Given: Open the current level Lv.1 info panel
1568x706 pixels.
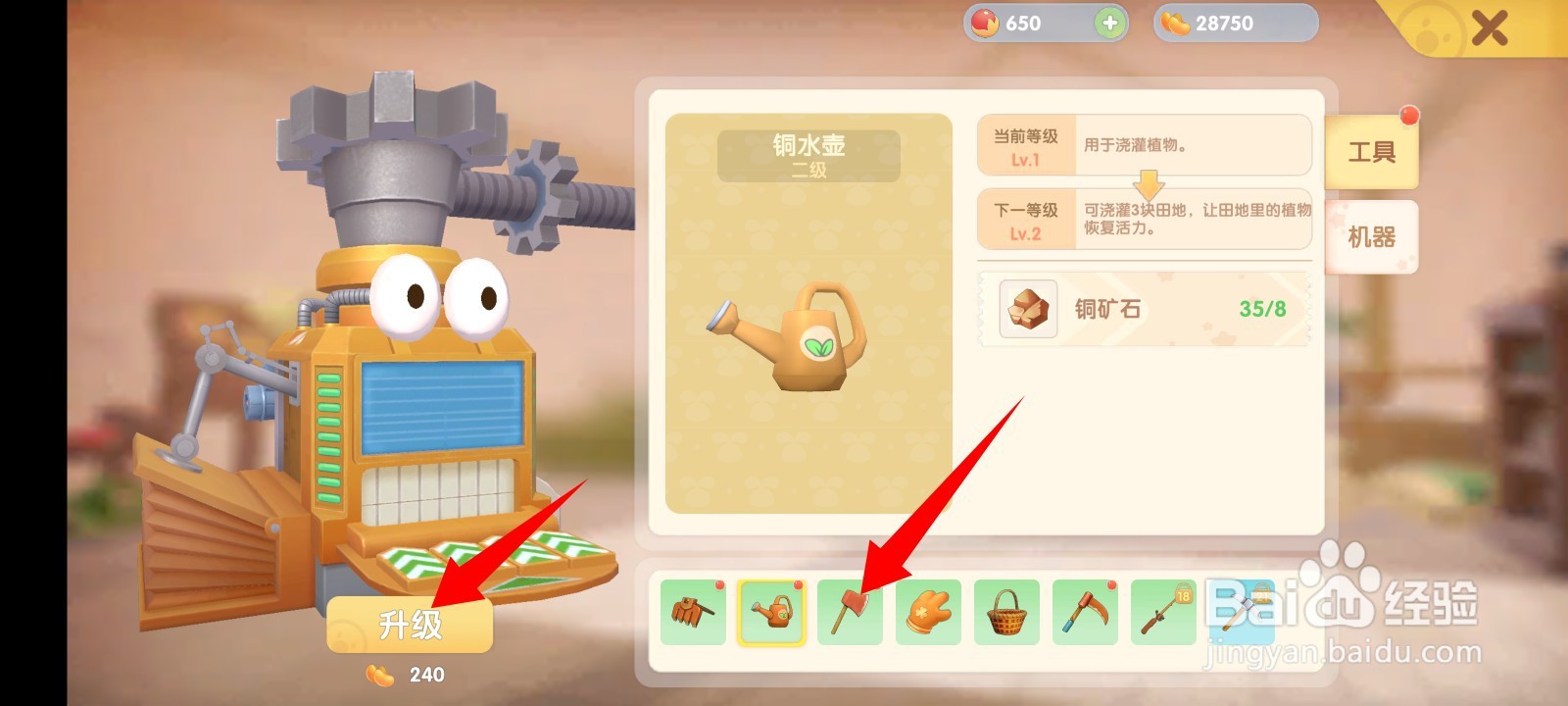Looking at the screenshot, I should [x=1143, y=145].
